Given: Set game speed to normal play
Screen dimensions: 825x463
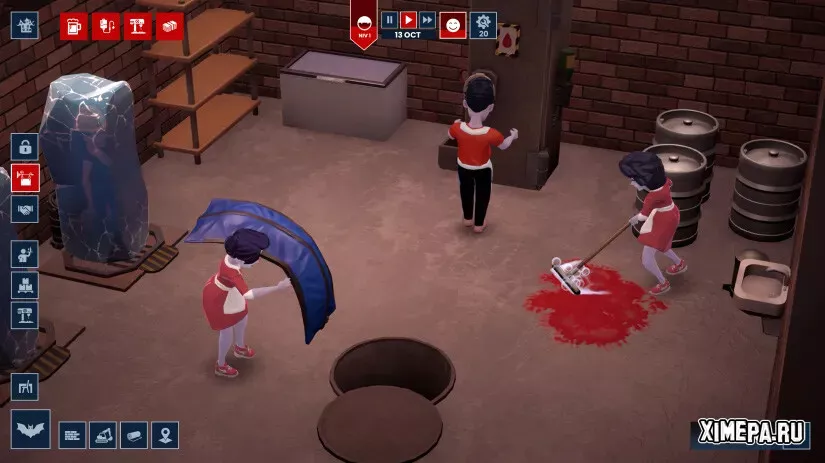Looking at the screenshot, I should [408, 20].
